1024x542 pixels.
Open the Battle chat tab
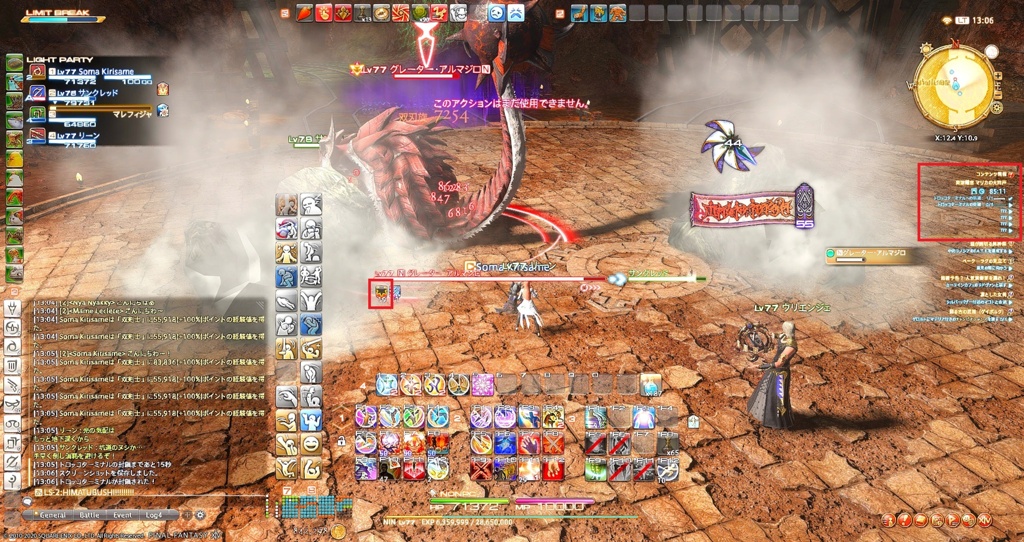[x=89, y=514]
